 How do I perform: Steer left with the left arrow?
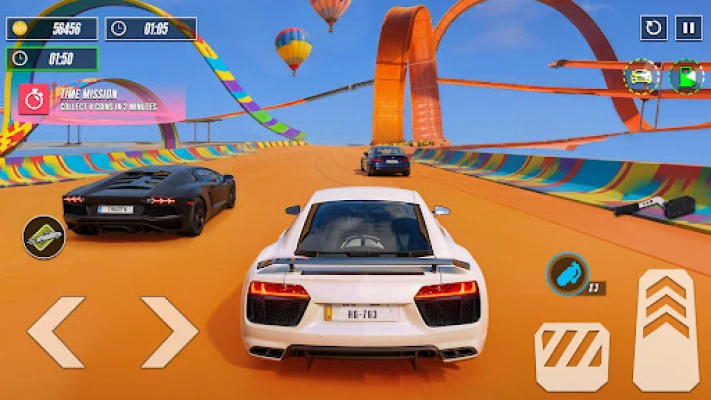56,332
